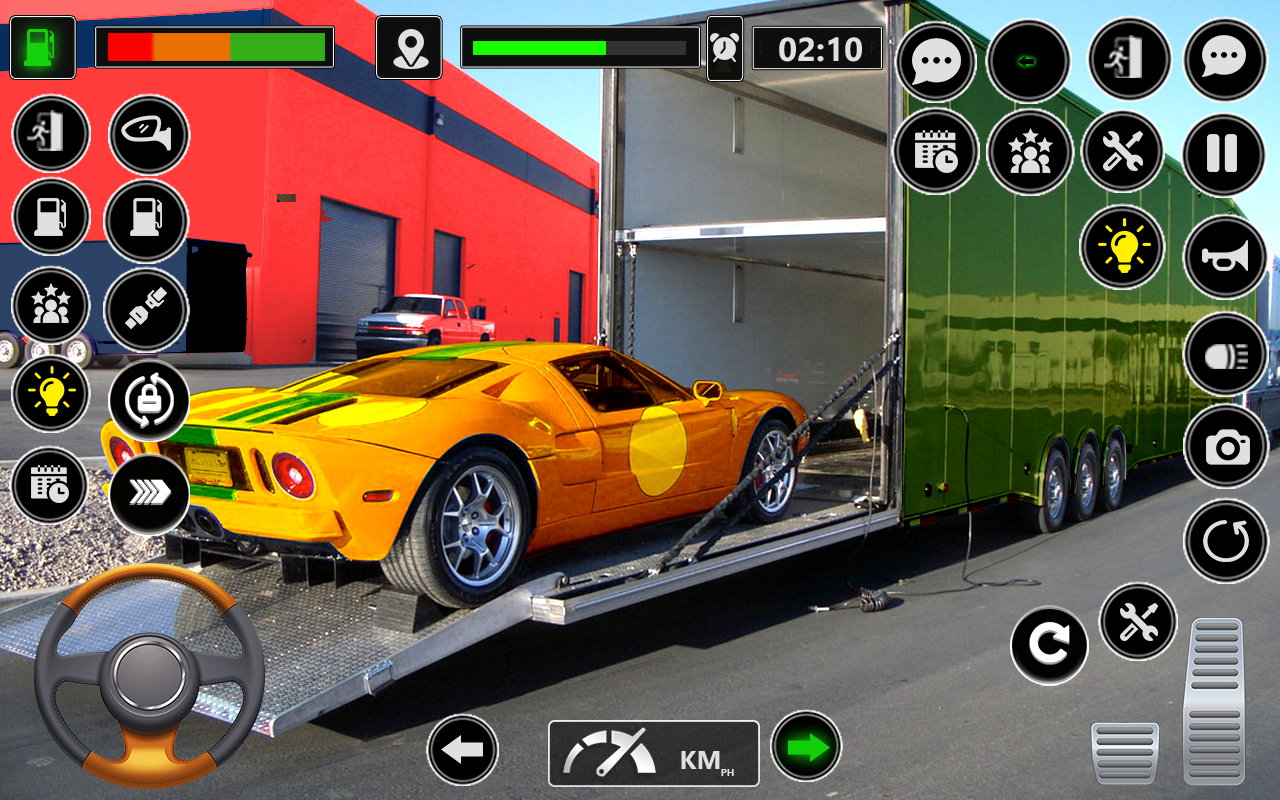The width and height of the screenshot is (1280, 800).
Task: Click the green right arrow button
Action: tap(806, 746)
